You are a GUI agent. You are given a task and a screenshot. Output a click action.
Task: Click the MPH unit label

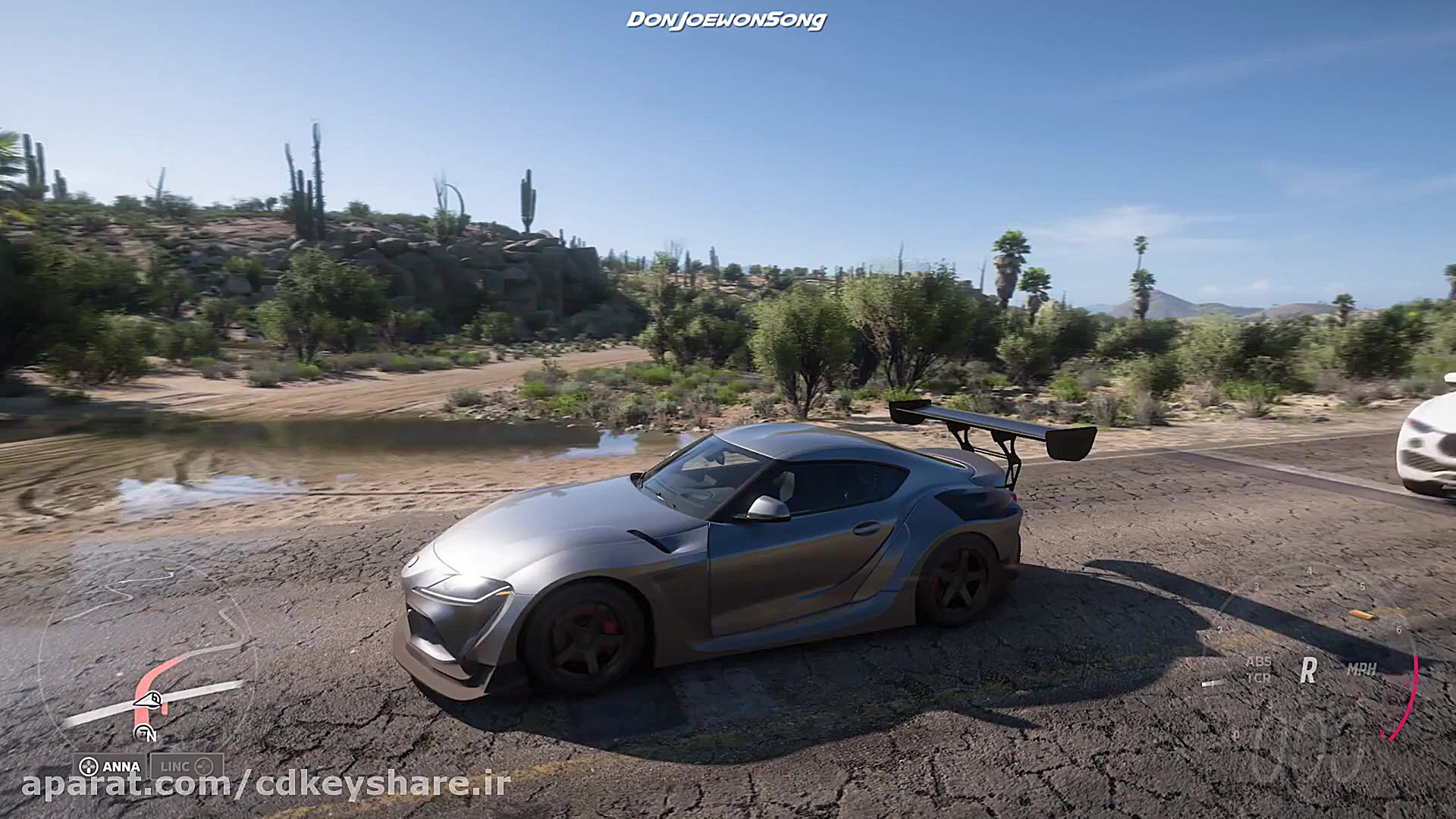1360,668
